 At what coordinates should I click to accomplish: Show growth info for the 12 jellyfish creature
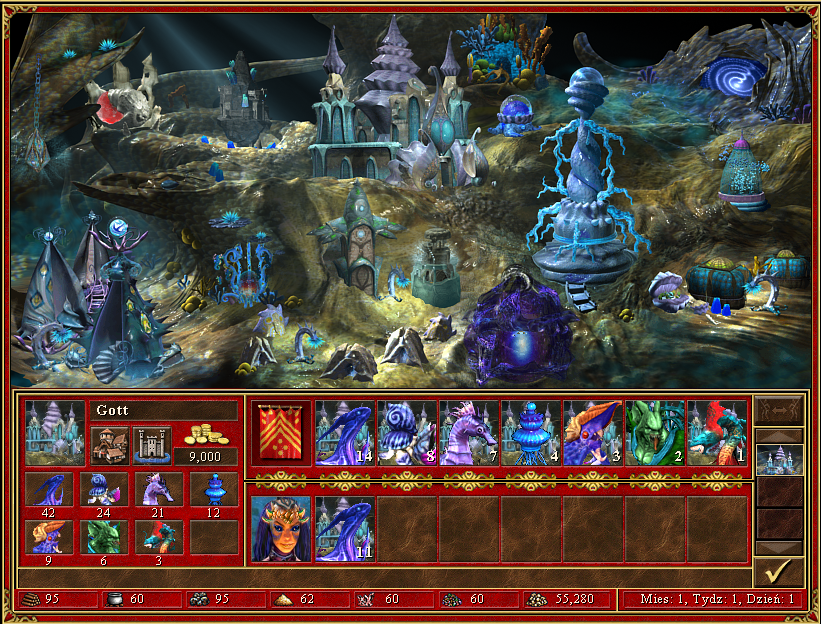click(x=213, y=491)
